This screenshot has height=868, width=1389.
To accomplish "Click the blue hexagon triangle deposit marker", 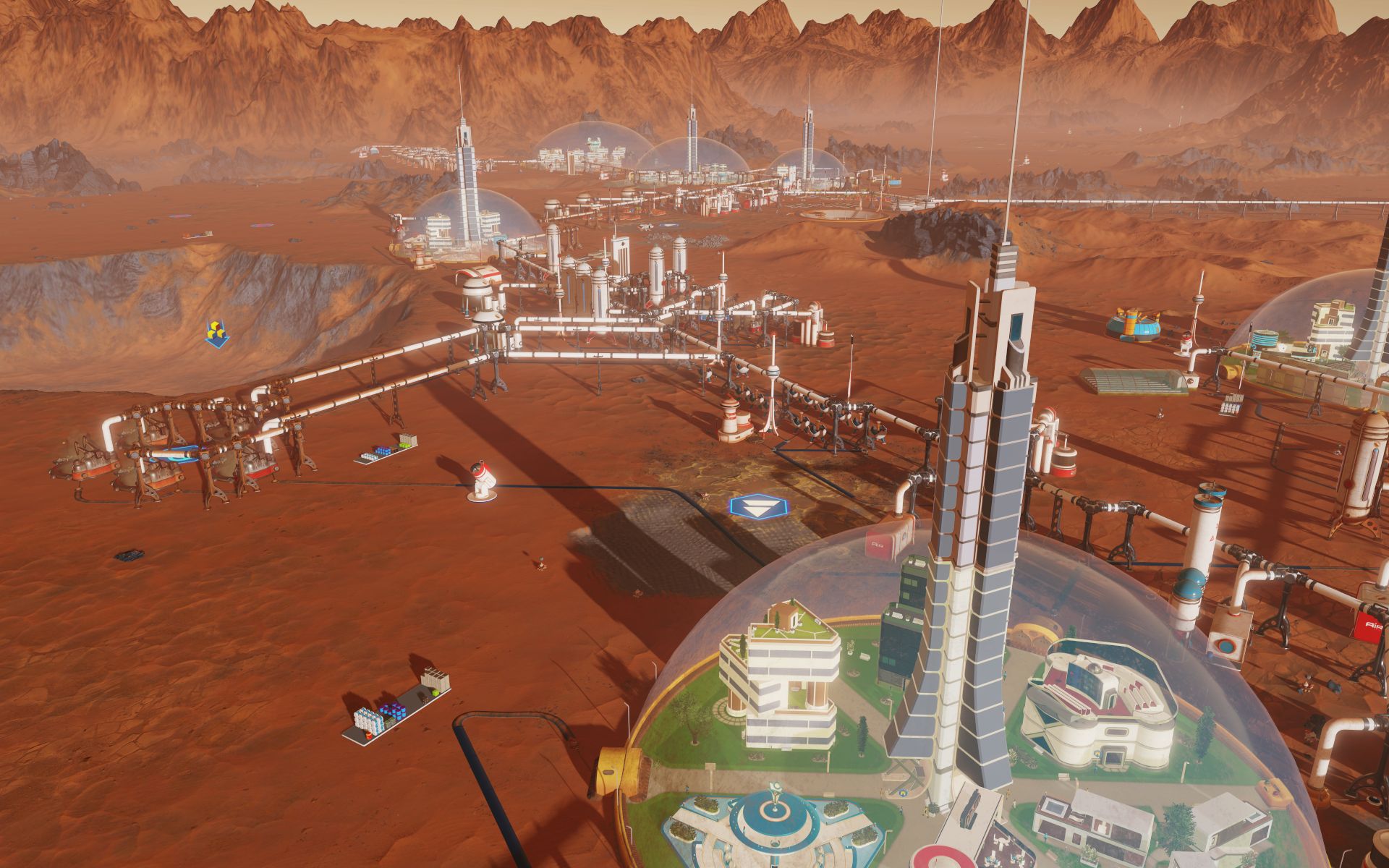I will 750,507.
